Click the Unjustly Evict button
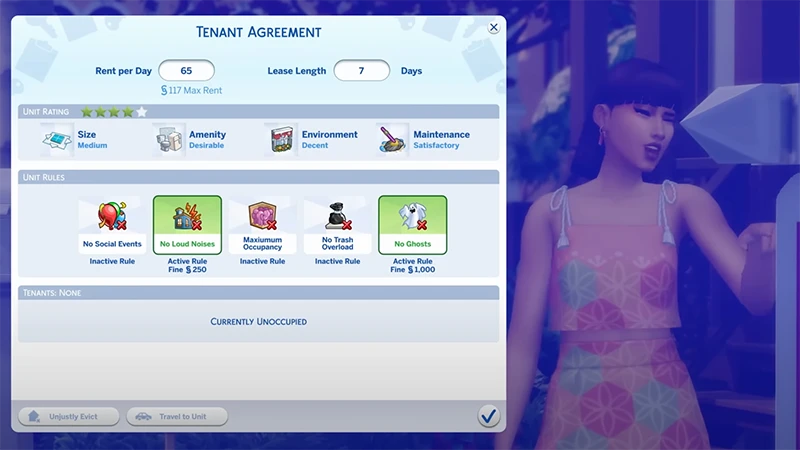 point(69,416)
